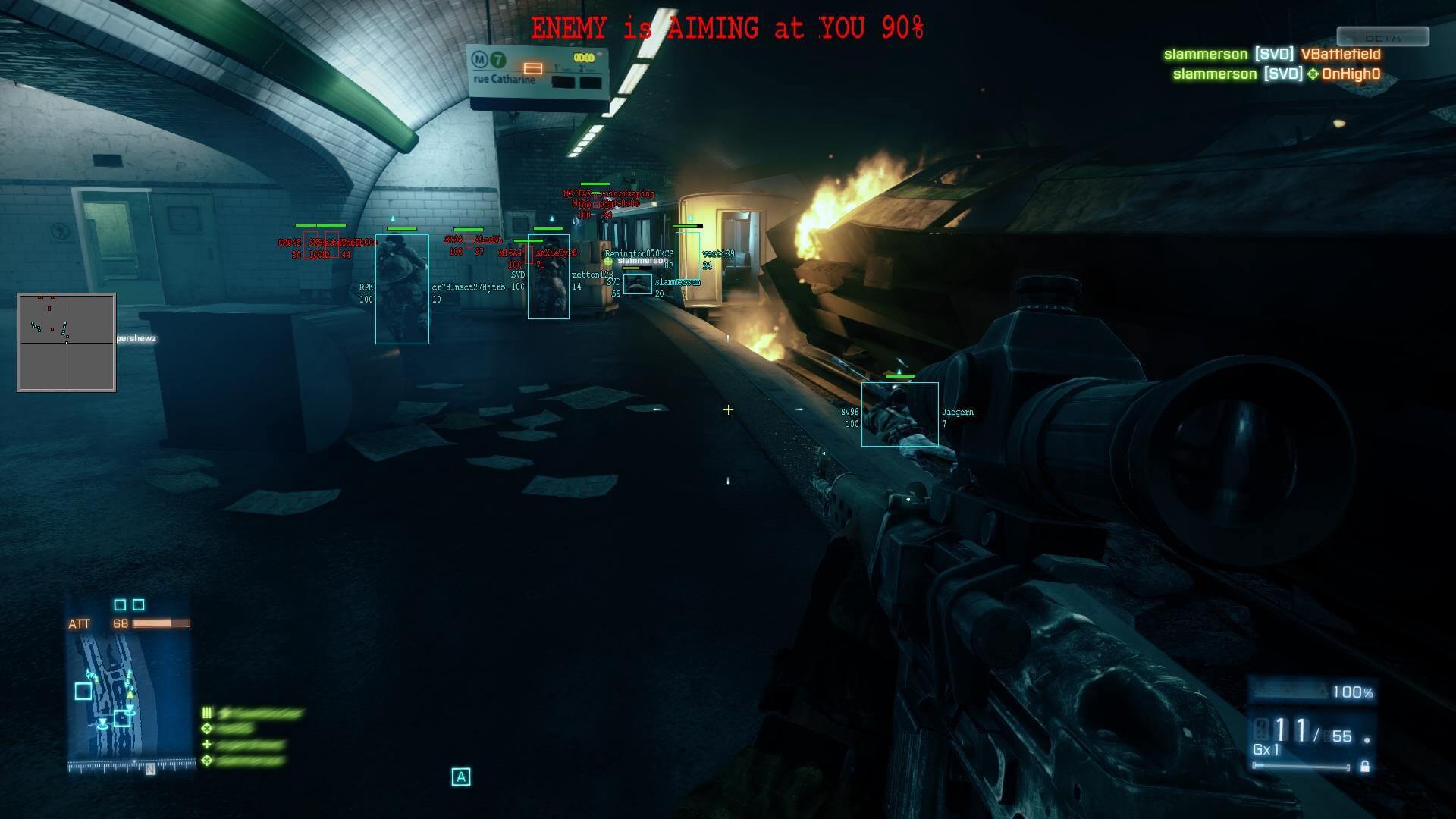Viewport: 1456px width, 819px height.
Task: Click the ammo magazine icon in the feed
Action: (x=206, y=712)
